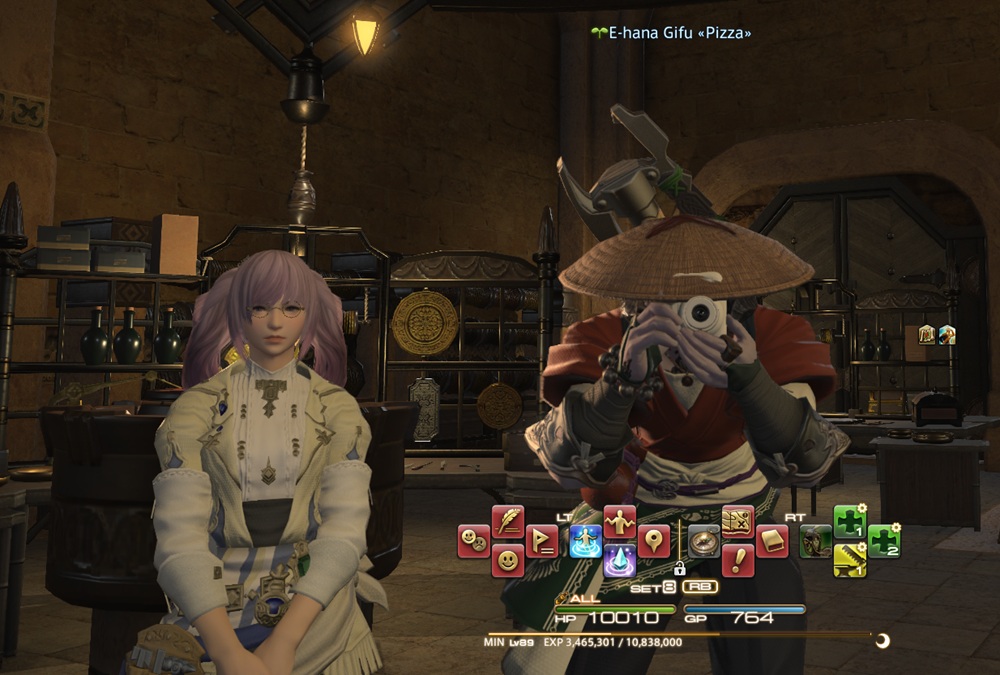1000x675 pixels.
Task: Click the flag with lines icon
Action: tap(541, 541)
